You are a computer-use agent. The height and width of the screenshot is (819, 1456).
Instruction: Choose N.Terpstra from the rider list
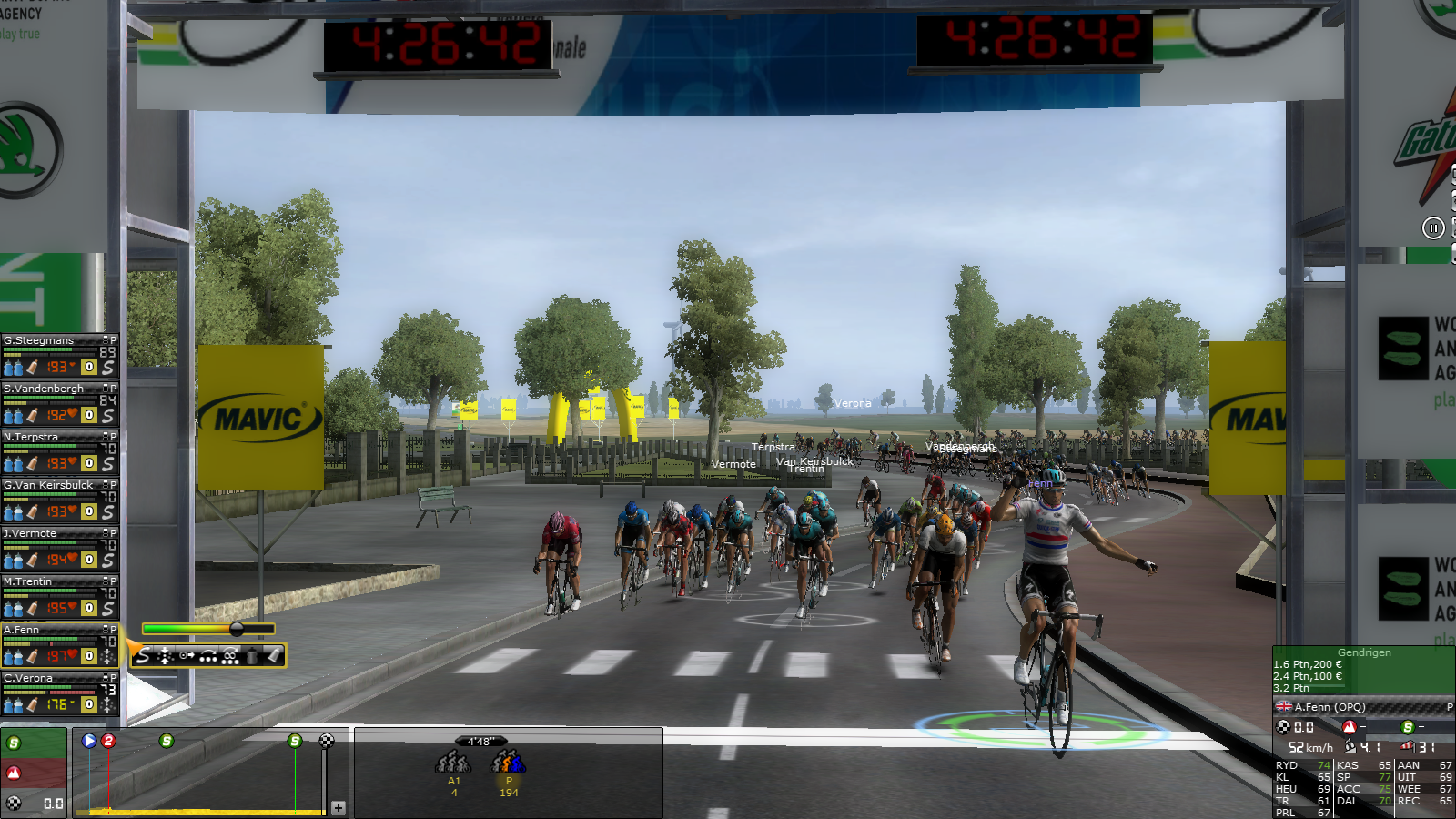(x=31, y=438)
